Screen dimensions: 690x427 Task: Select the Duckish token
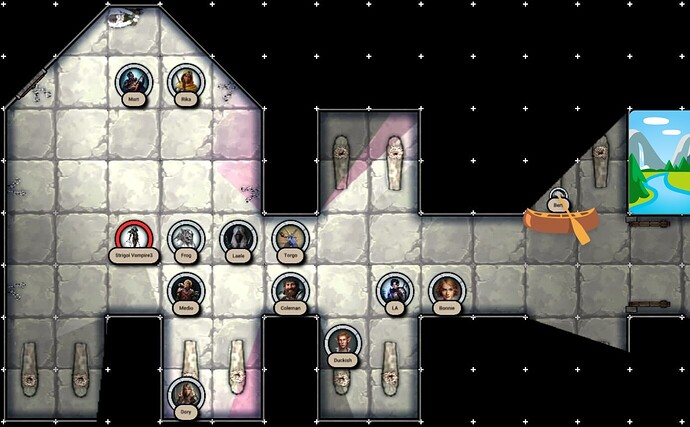(x=342, y=343)
